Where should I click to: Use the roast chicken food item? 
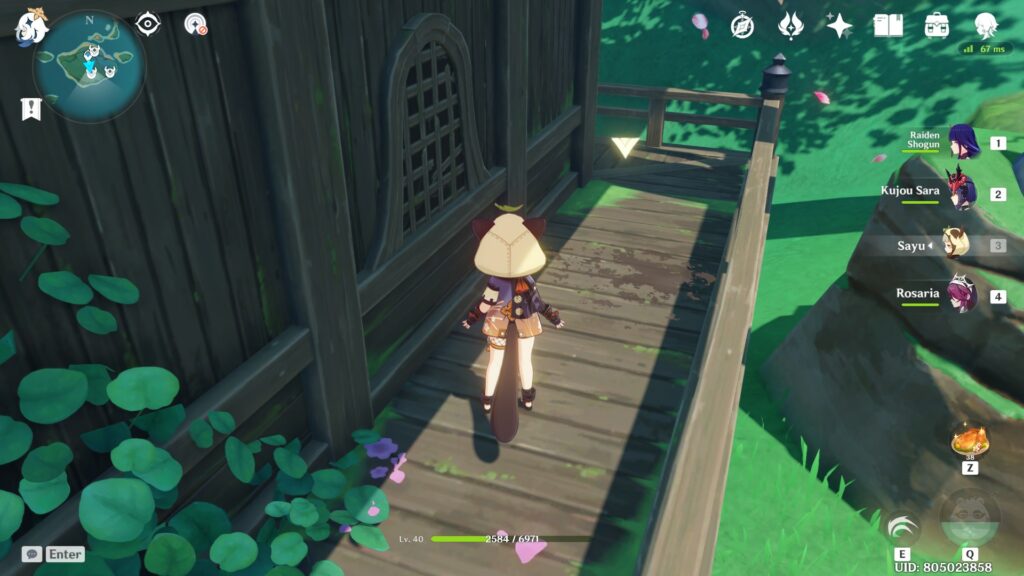point(969,440)
